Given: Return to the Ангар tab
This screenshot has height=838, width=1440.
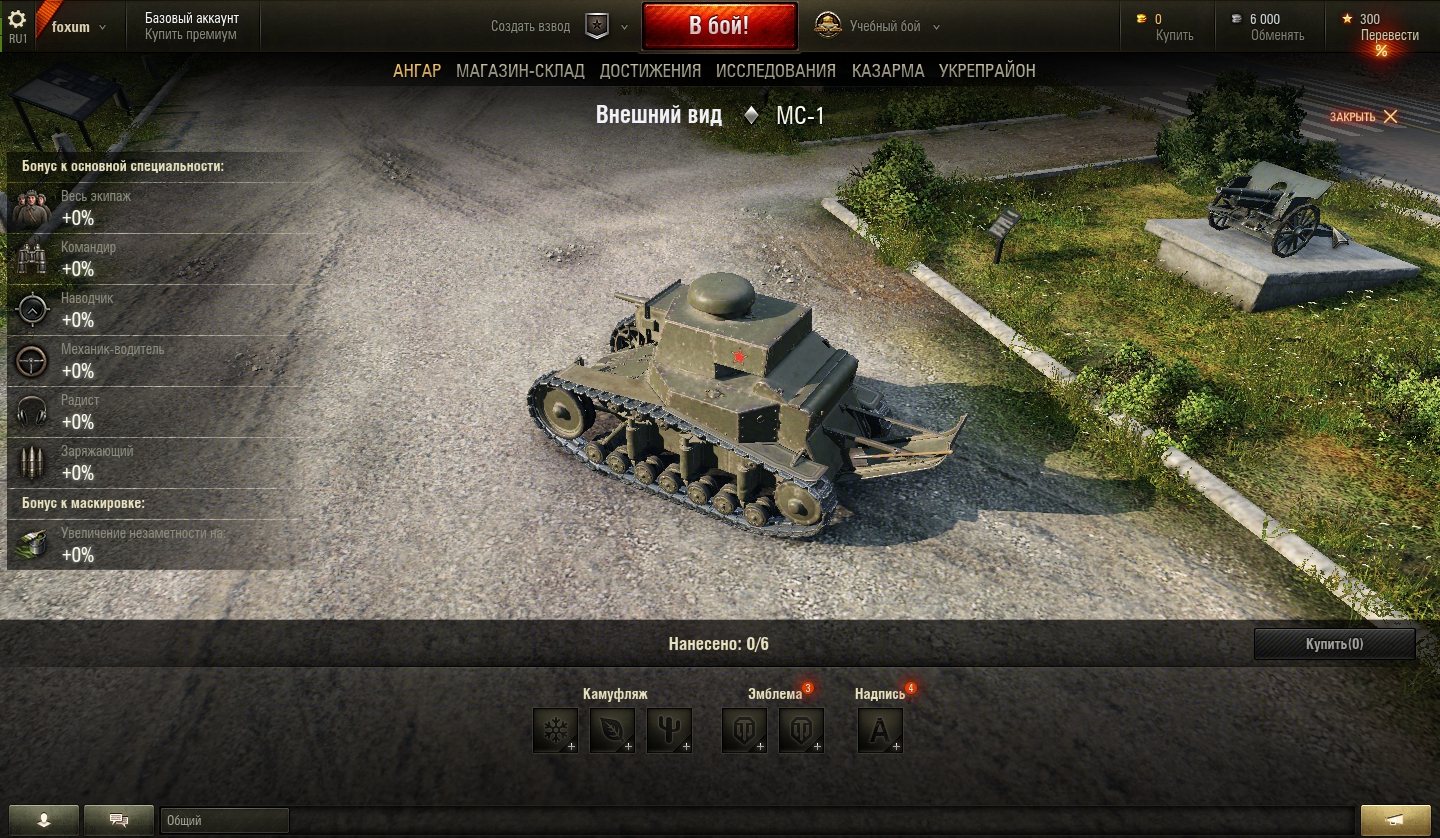Looking at the screenshot, I should (417, 71).
